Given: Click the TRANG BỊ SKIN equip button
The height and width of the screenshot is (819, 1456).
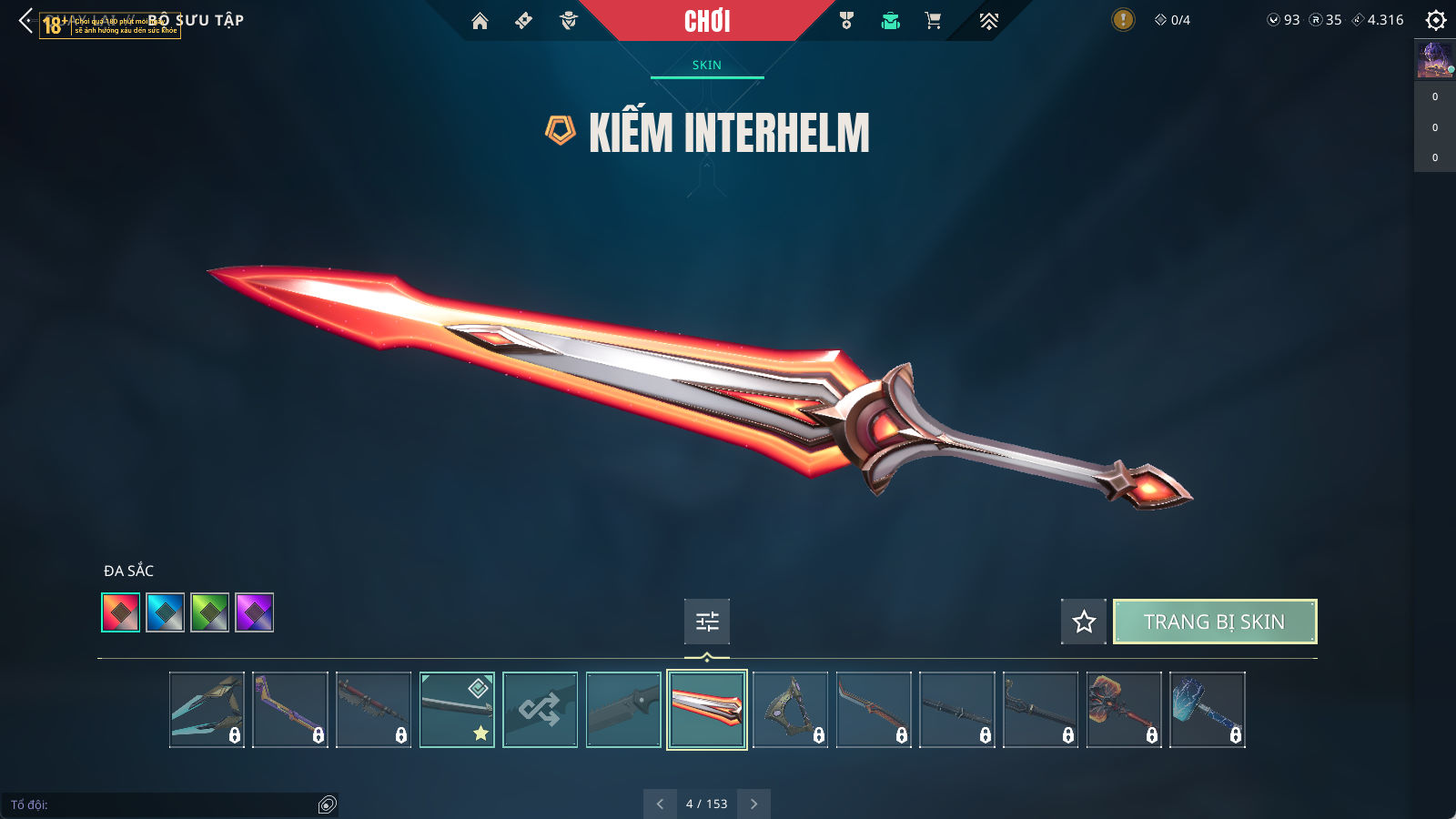Looking at the screenshot, I should coord(1214,622).
